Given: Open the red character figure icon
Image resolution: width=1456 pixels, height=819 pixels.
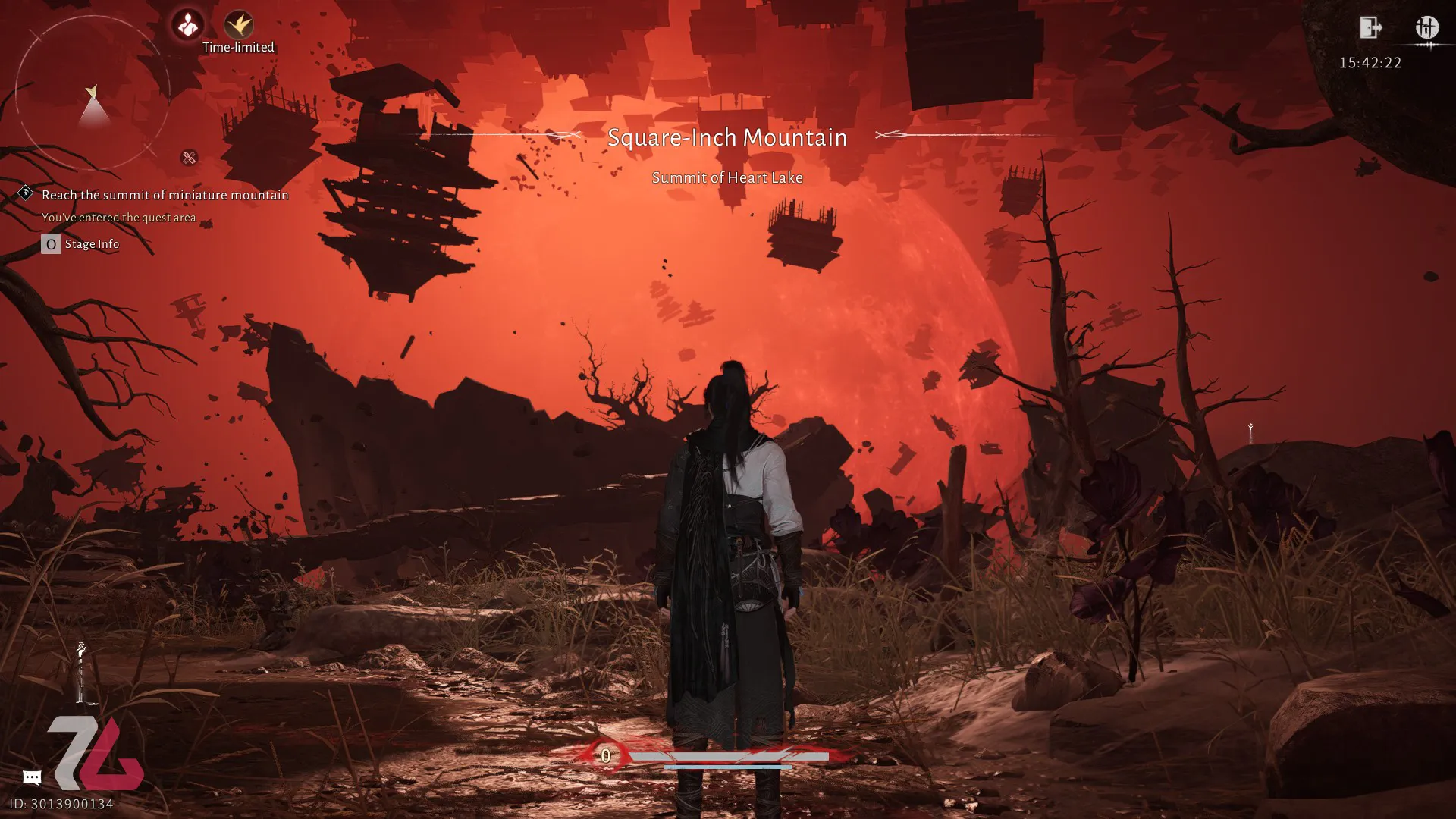Looking at the screenshot, I should point(187,25).
